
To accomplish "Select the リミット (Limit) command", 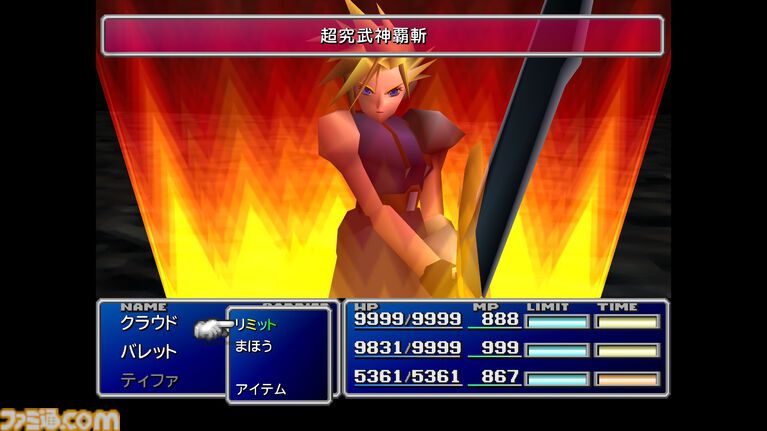I will 256,324.
